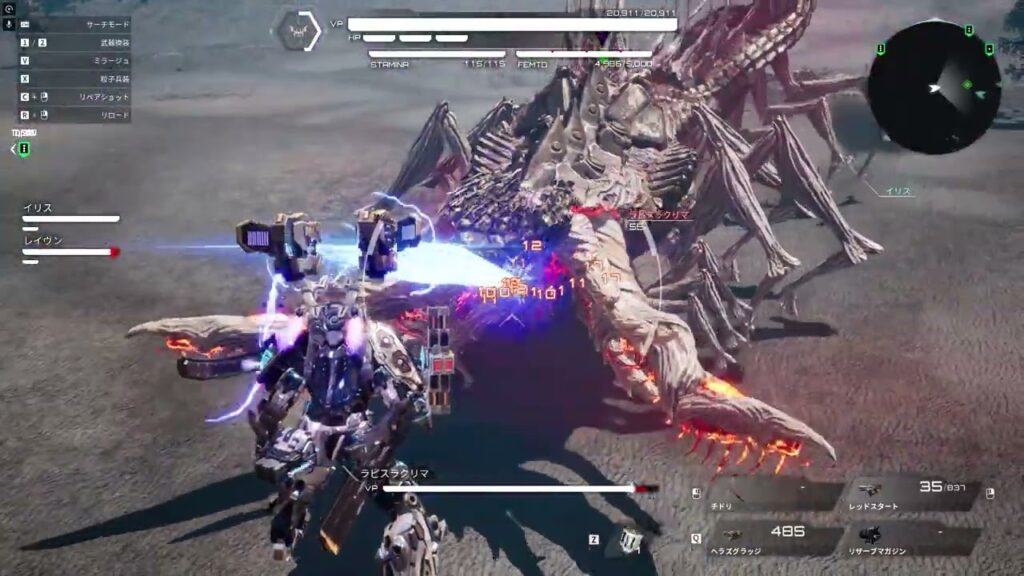Select the リペアショット command row
Screen dimensions: 1024x576
pyautogui.click(x=75, y=97)
